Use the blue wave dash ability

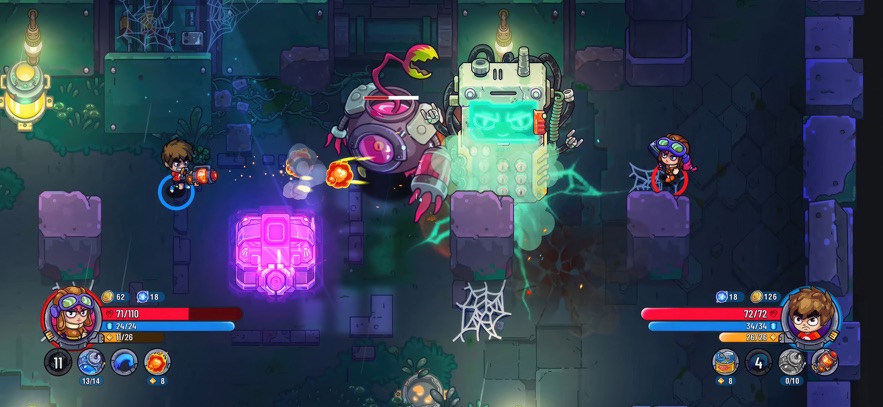coord(124,362)
